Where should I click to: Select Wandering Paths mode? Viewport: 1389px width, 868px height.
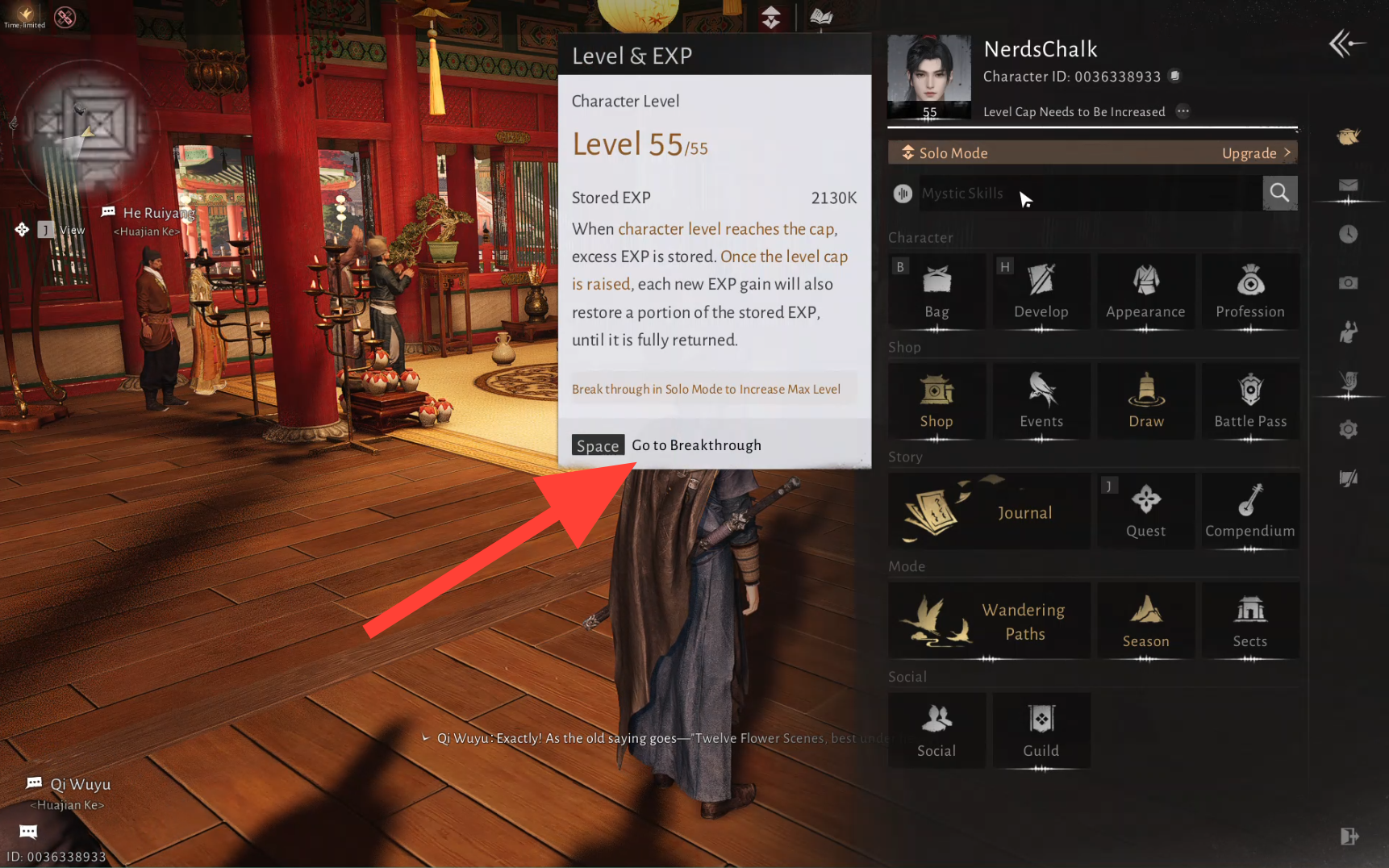point(989,621)
